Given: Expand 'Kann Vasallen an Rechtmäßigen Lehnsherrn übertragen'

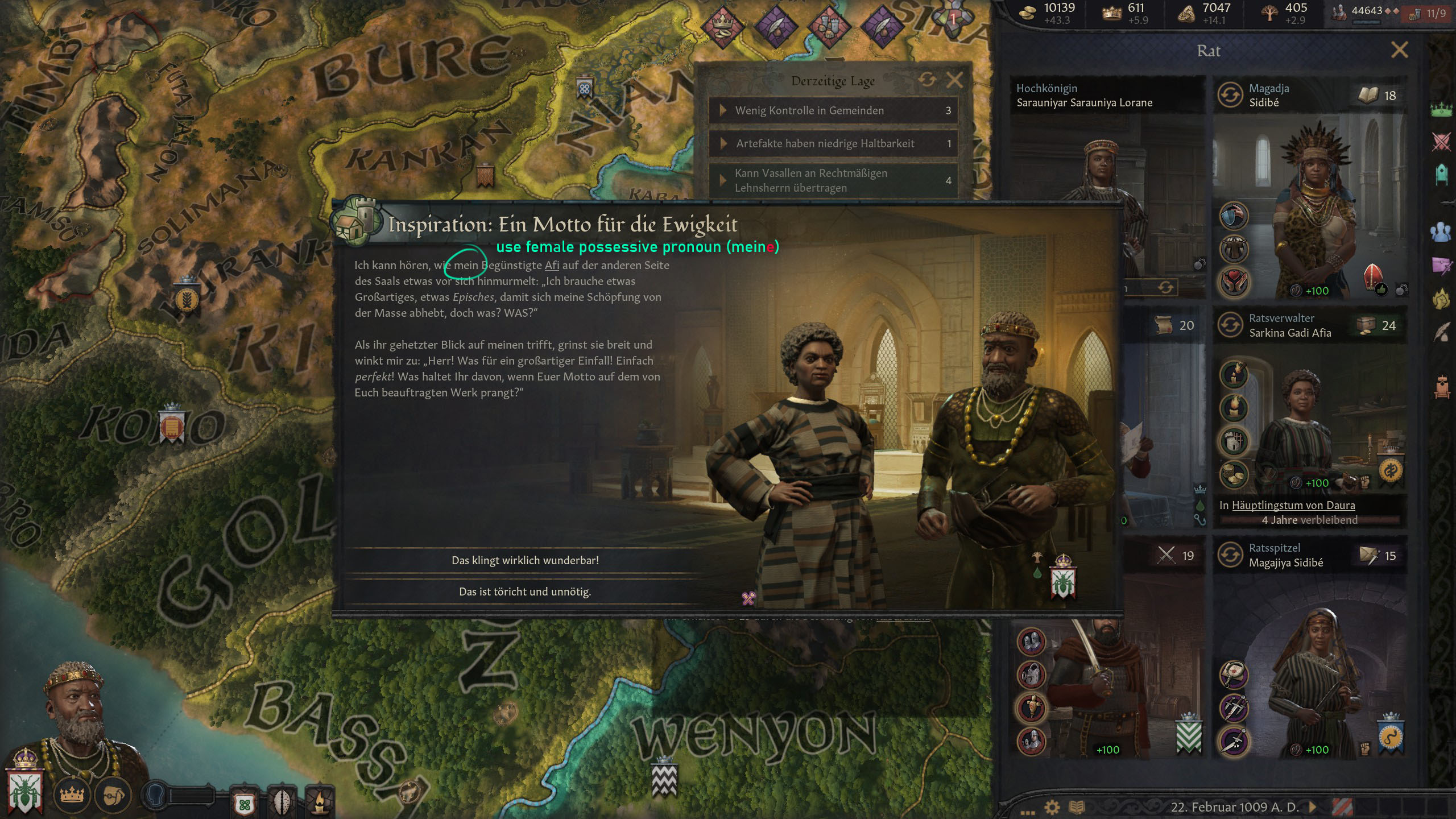Looking at the screenshot, I should [x=808, y=180].
